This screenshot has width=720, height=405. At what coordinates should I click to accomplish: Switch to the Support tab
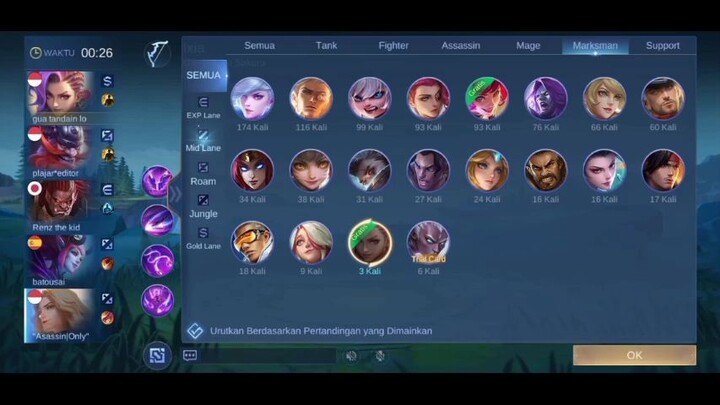tap(662, 45)
